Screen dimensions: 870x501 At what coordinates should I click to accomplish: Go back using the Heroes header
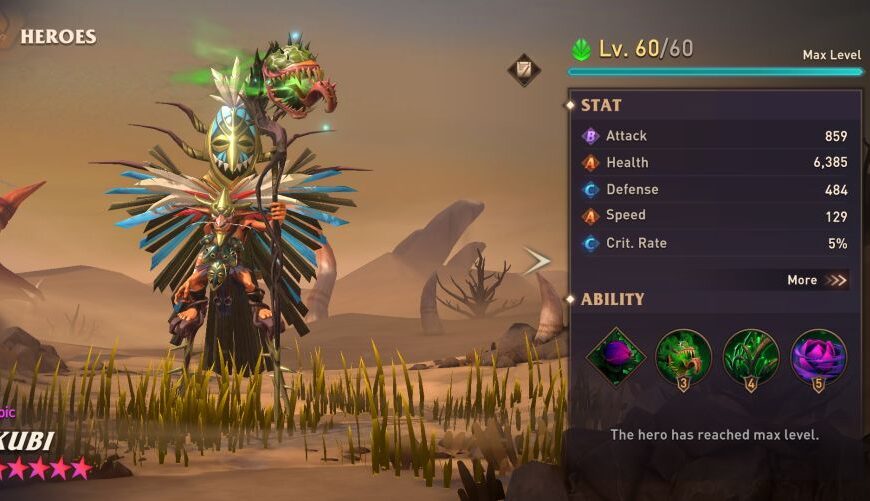coord(57,37)
